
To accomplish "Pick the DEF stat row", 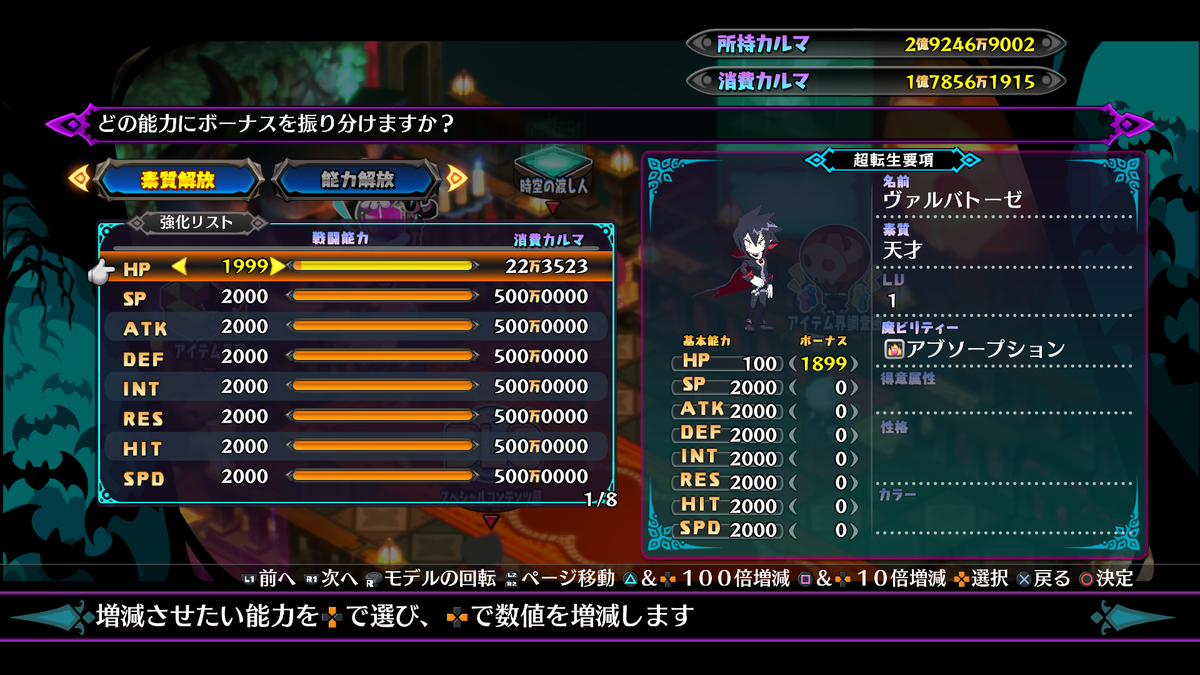I will point(355,357).
